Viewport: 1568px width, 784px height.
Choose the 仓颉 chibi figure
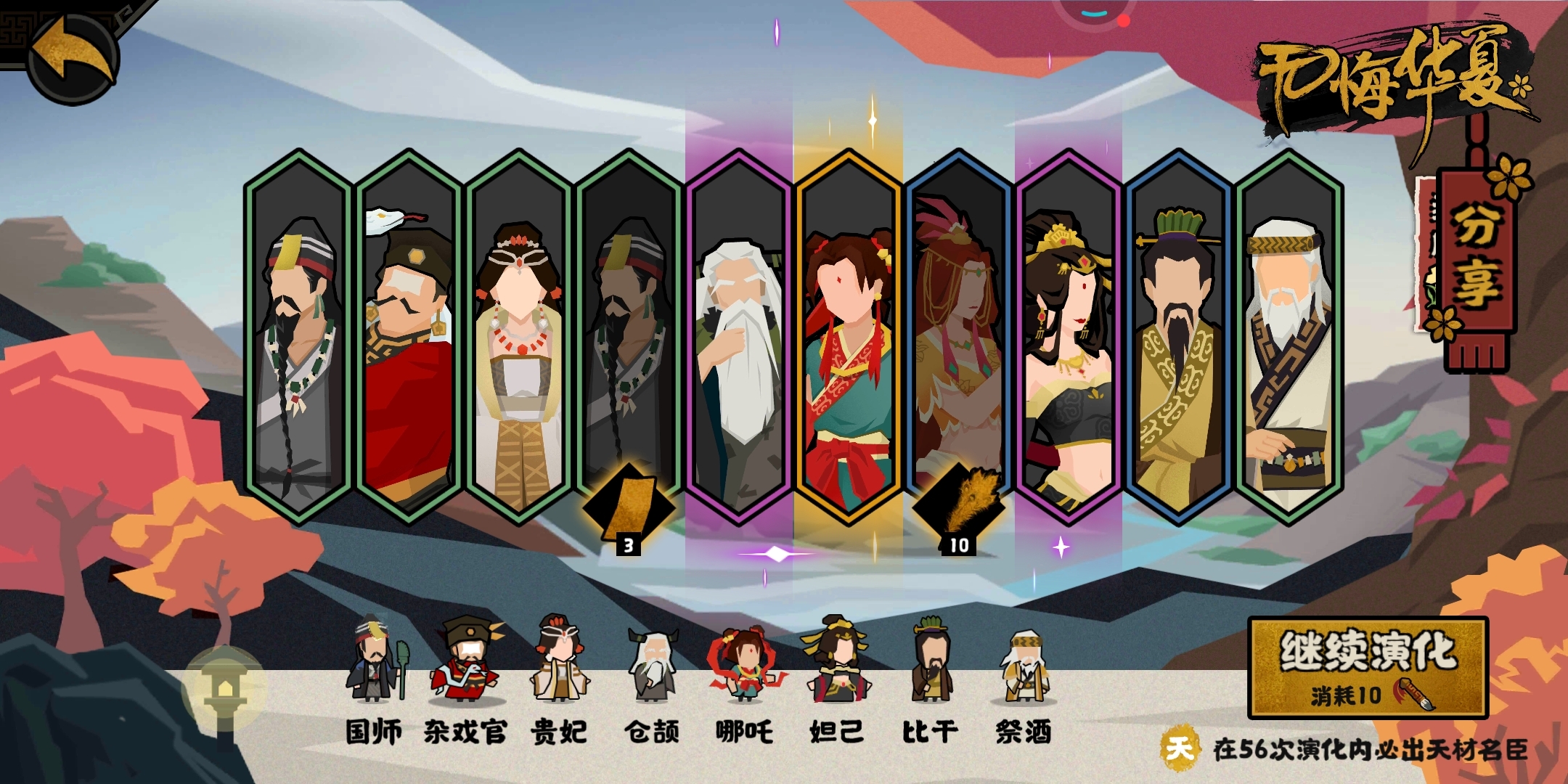tap(652, 664)
